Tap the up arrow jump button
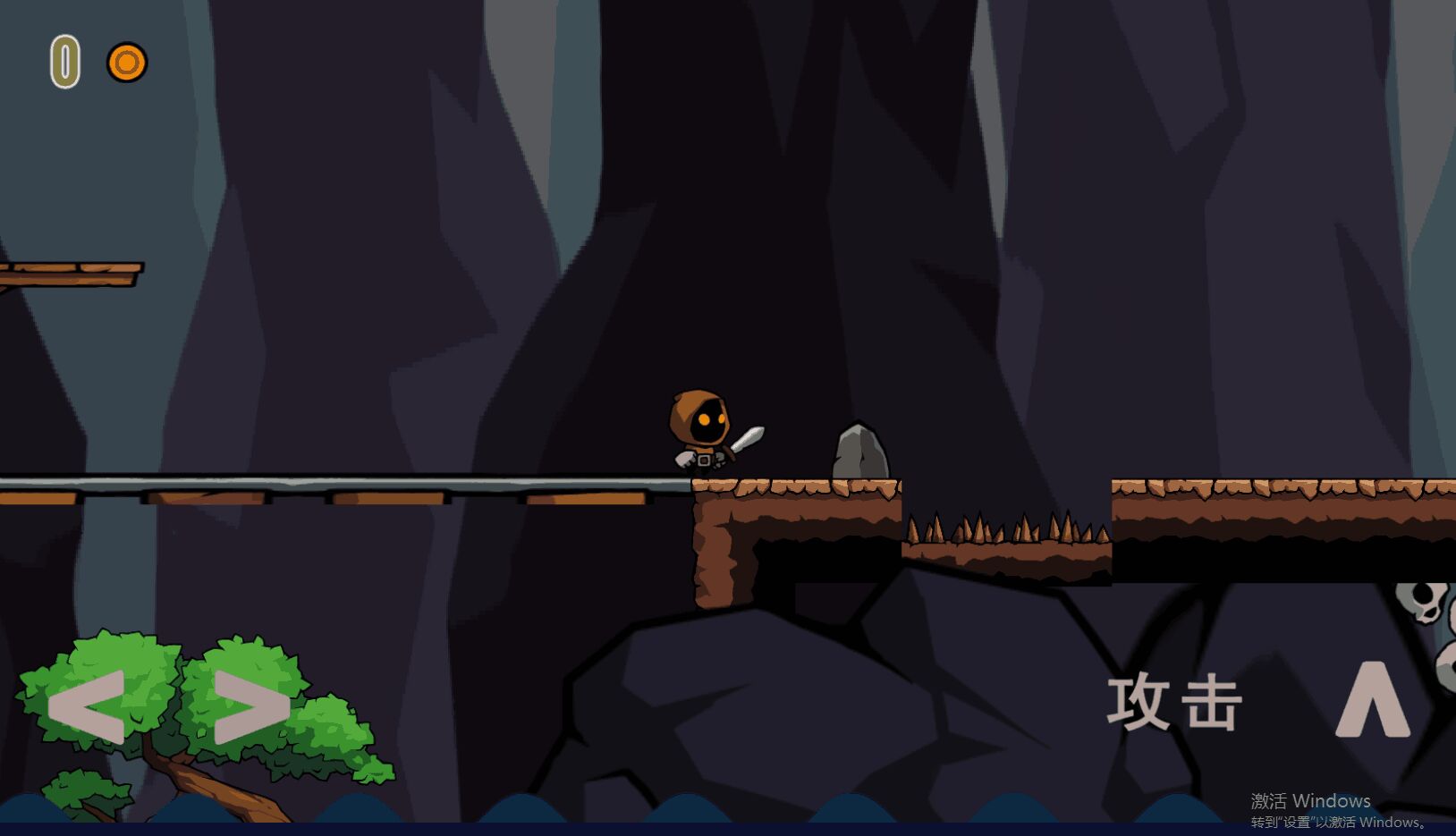 [1373, 700]
